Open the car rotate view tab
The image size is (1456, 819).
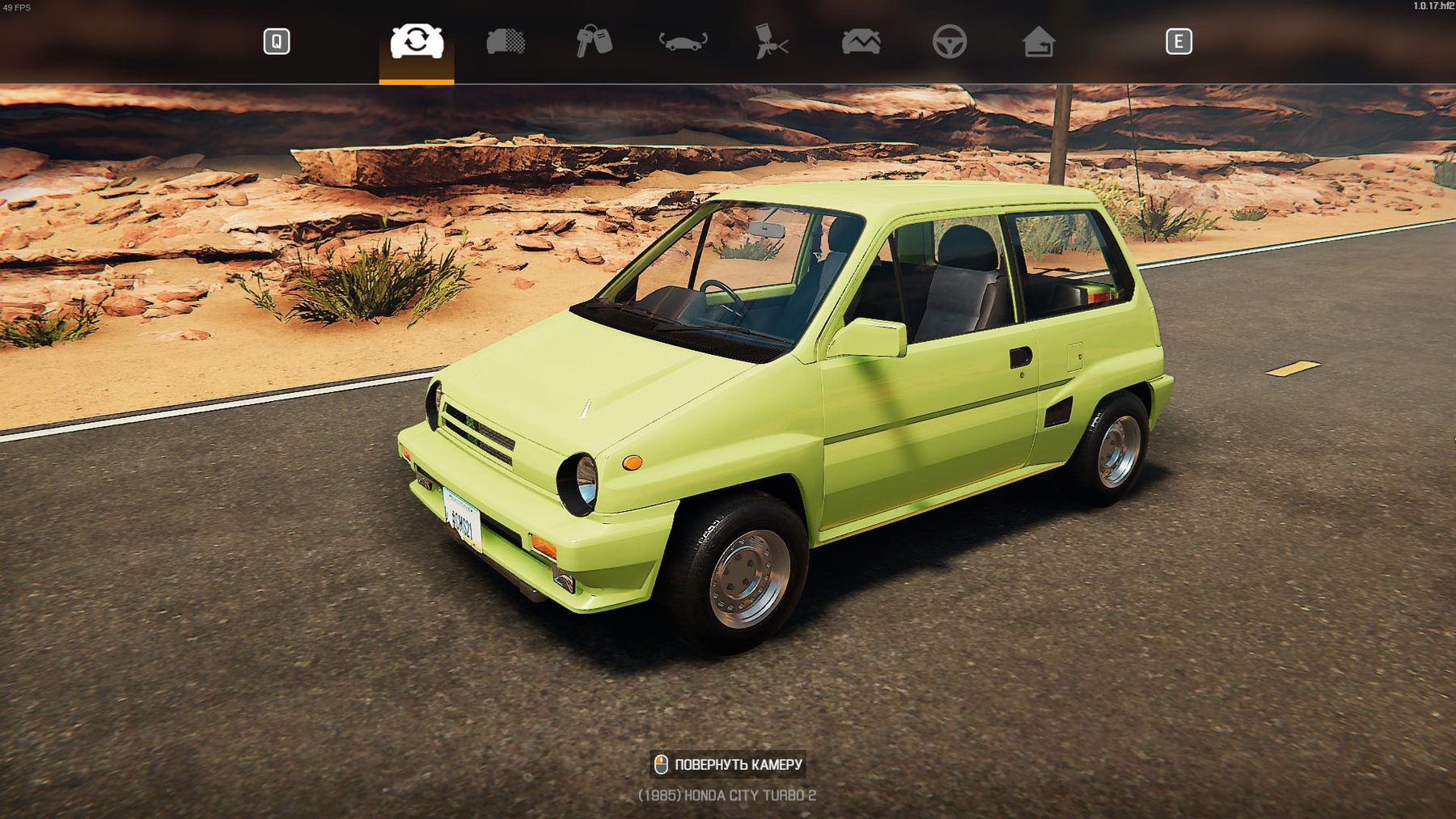(x=684, y=41)
